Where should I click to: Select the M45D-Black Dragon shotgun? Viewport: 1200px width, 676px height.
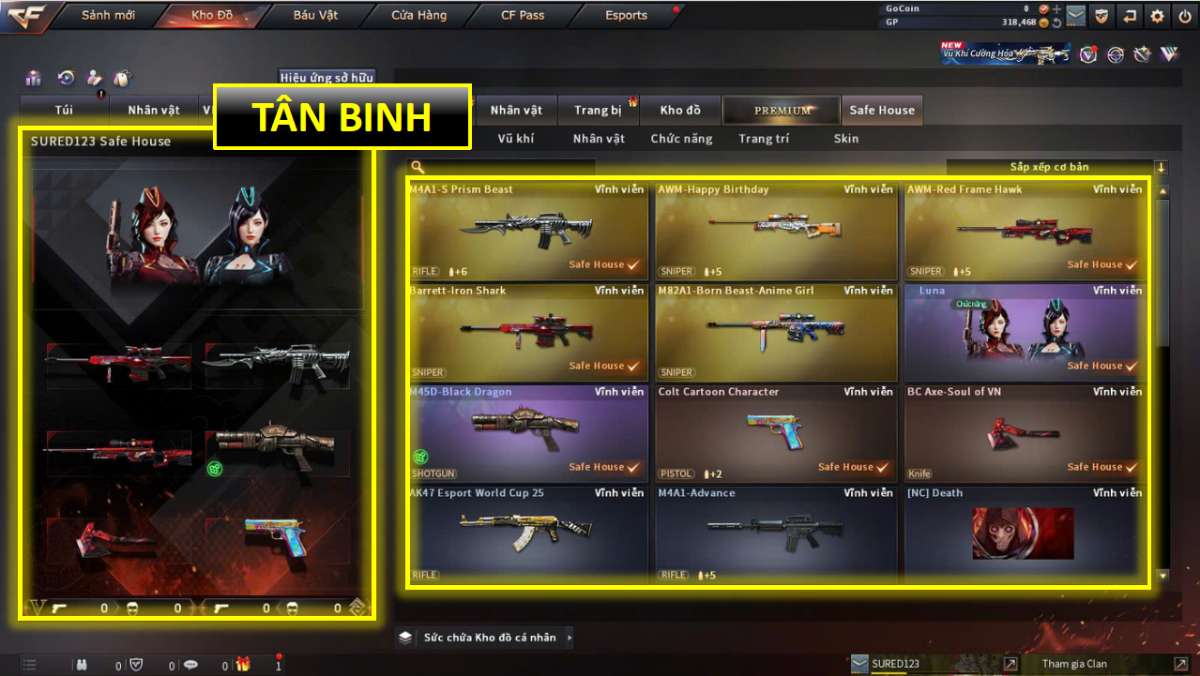point(528,433)
